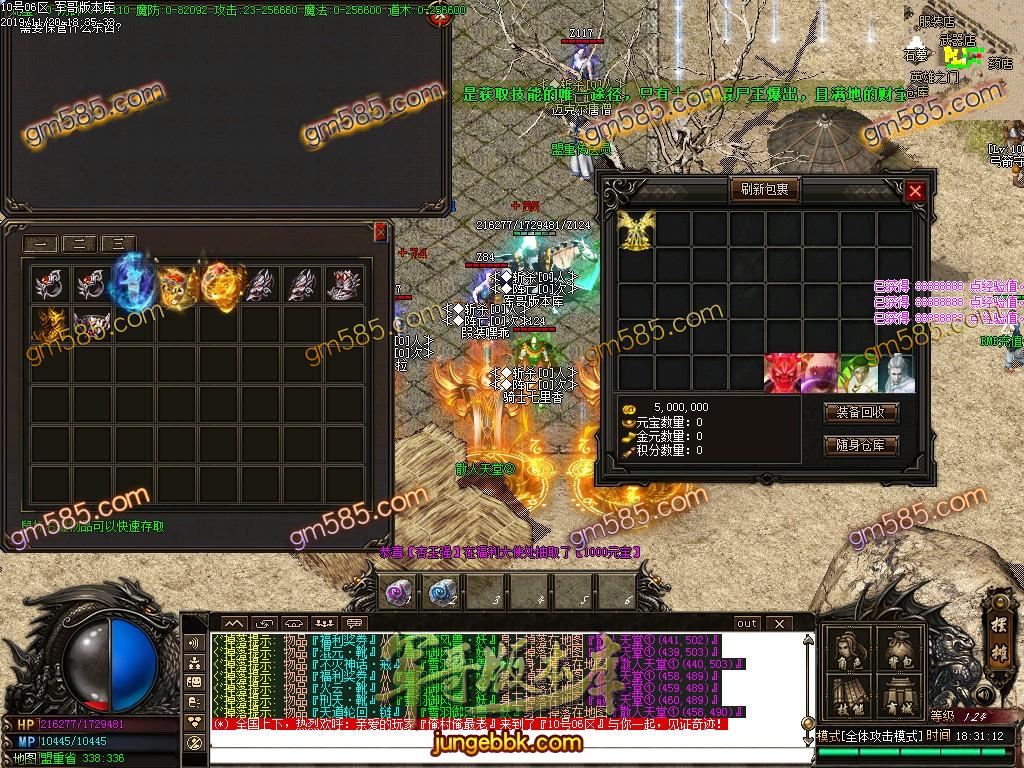Close the warehouse storage window
This screenshot has width=1024, height=768.
pos(380,232)
